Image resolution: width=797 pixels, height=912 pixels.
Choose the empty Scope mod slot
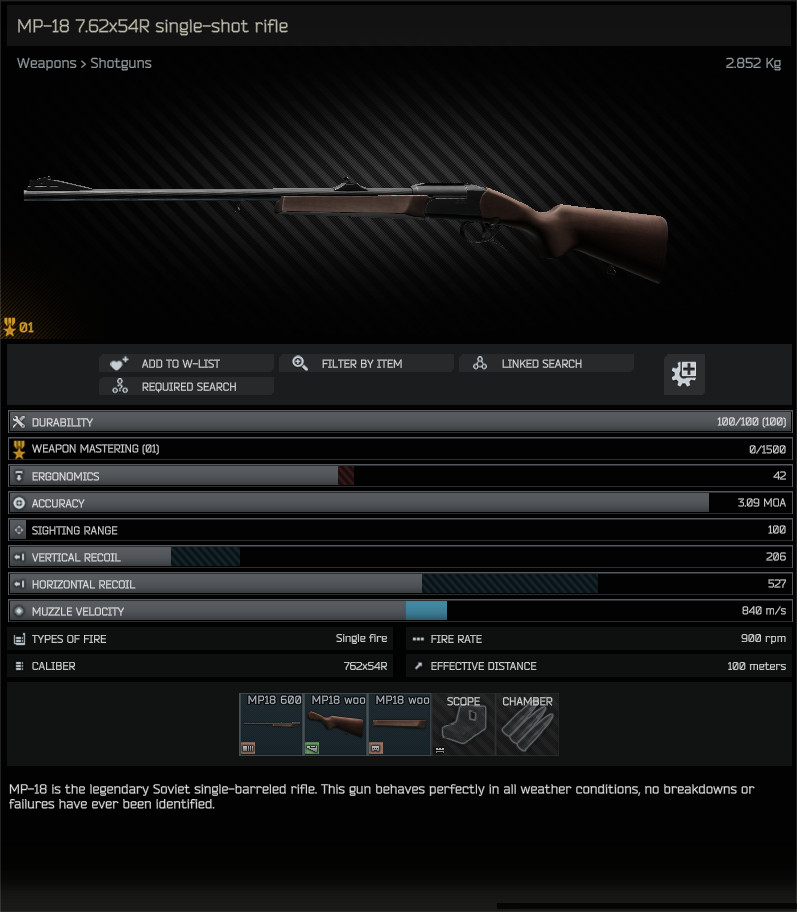point(463,724)
